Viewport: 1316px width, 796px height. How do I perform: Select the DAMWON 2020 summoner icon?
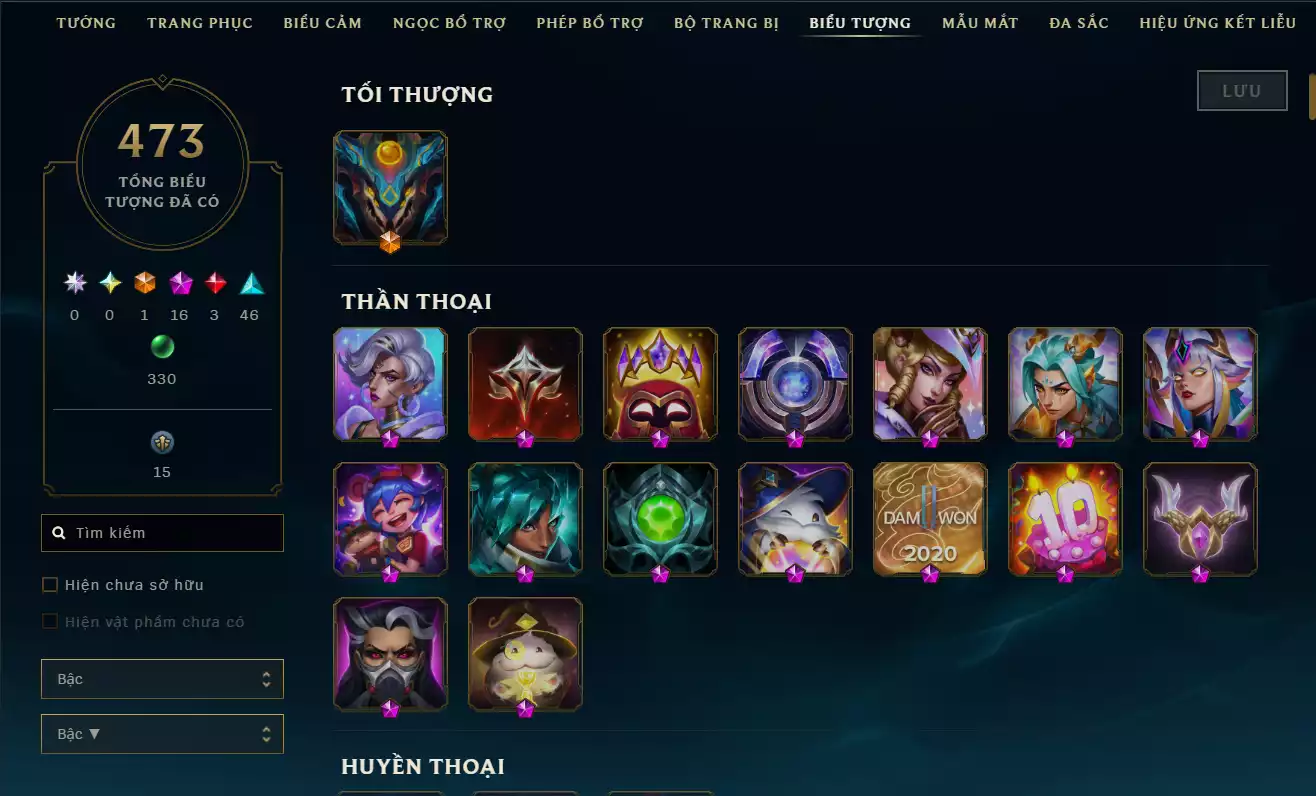930,519
